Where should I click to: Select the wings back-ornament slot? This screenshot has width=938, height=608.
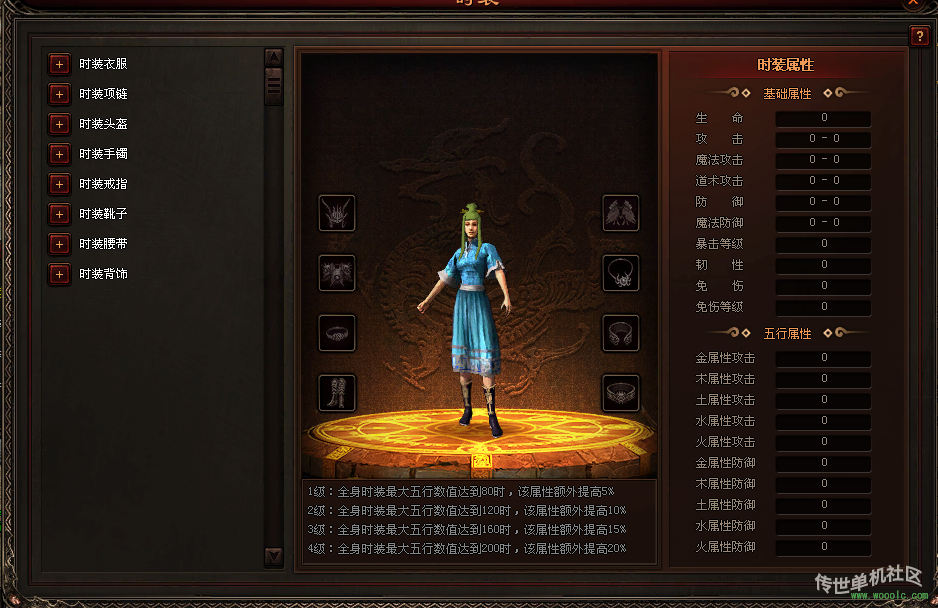(x=621, y=212)
